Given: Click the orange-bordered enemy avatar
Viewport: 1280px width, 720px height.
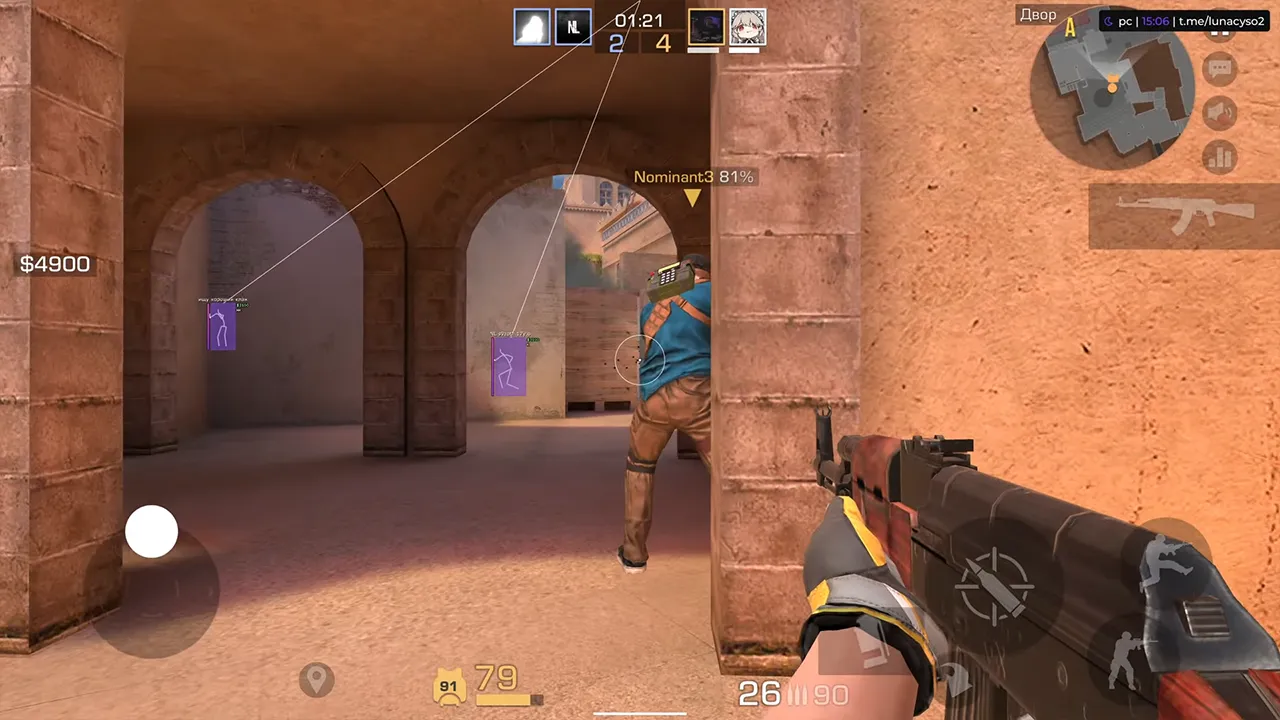Looking at the screenshot, I should [x=706, y=27].
